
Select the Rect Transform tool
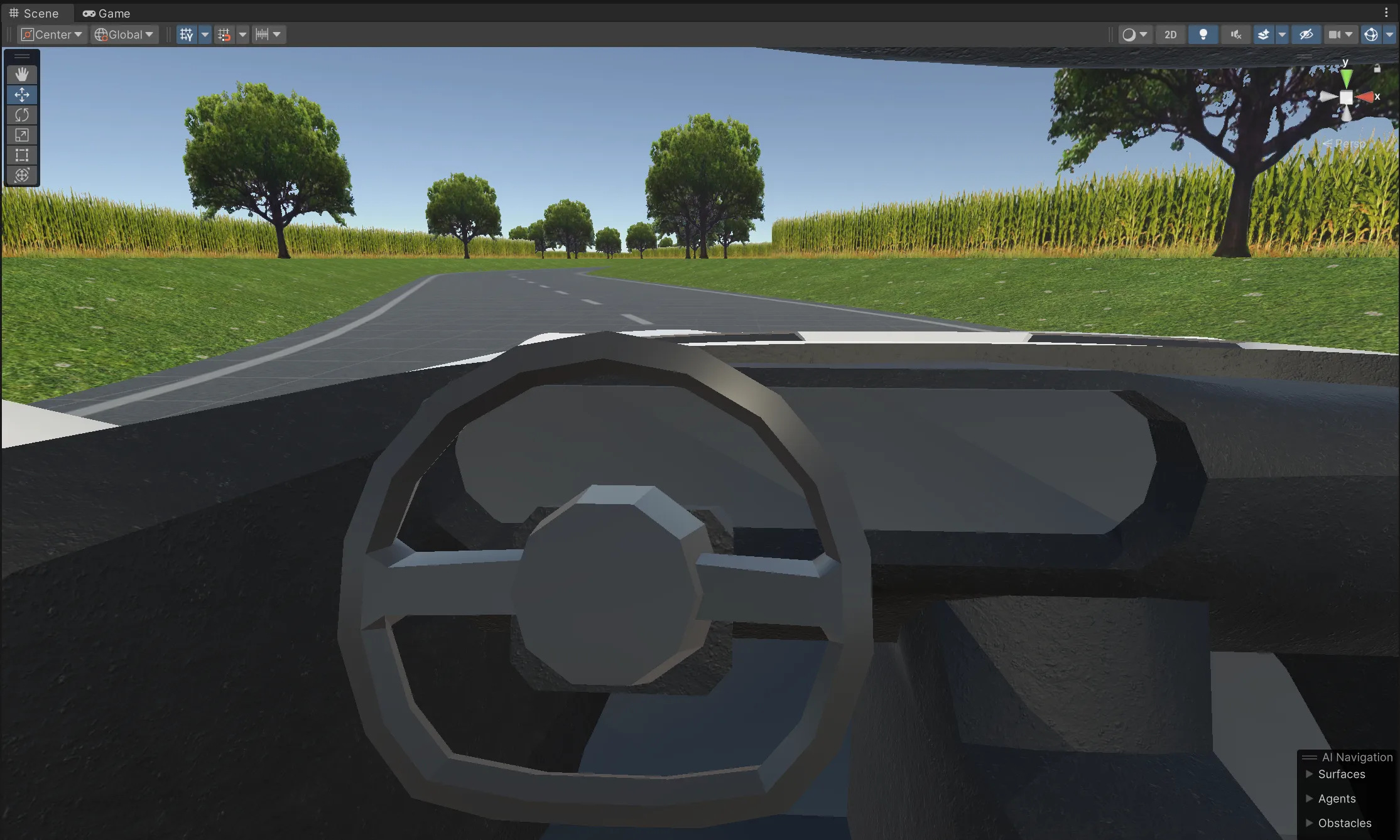pyautogui.click(x=22, y=155)
